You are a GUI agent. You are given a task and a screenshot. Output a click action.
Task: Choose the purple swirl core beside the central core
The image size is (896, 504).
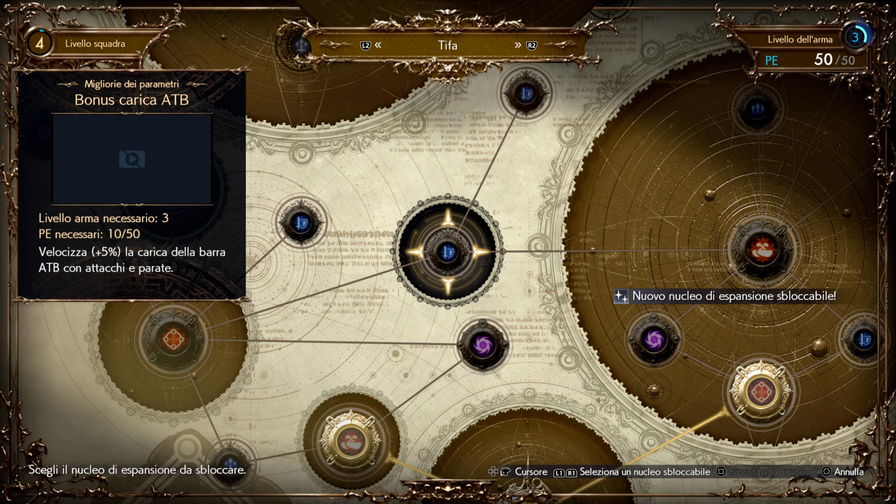click(x=482, y=345)
